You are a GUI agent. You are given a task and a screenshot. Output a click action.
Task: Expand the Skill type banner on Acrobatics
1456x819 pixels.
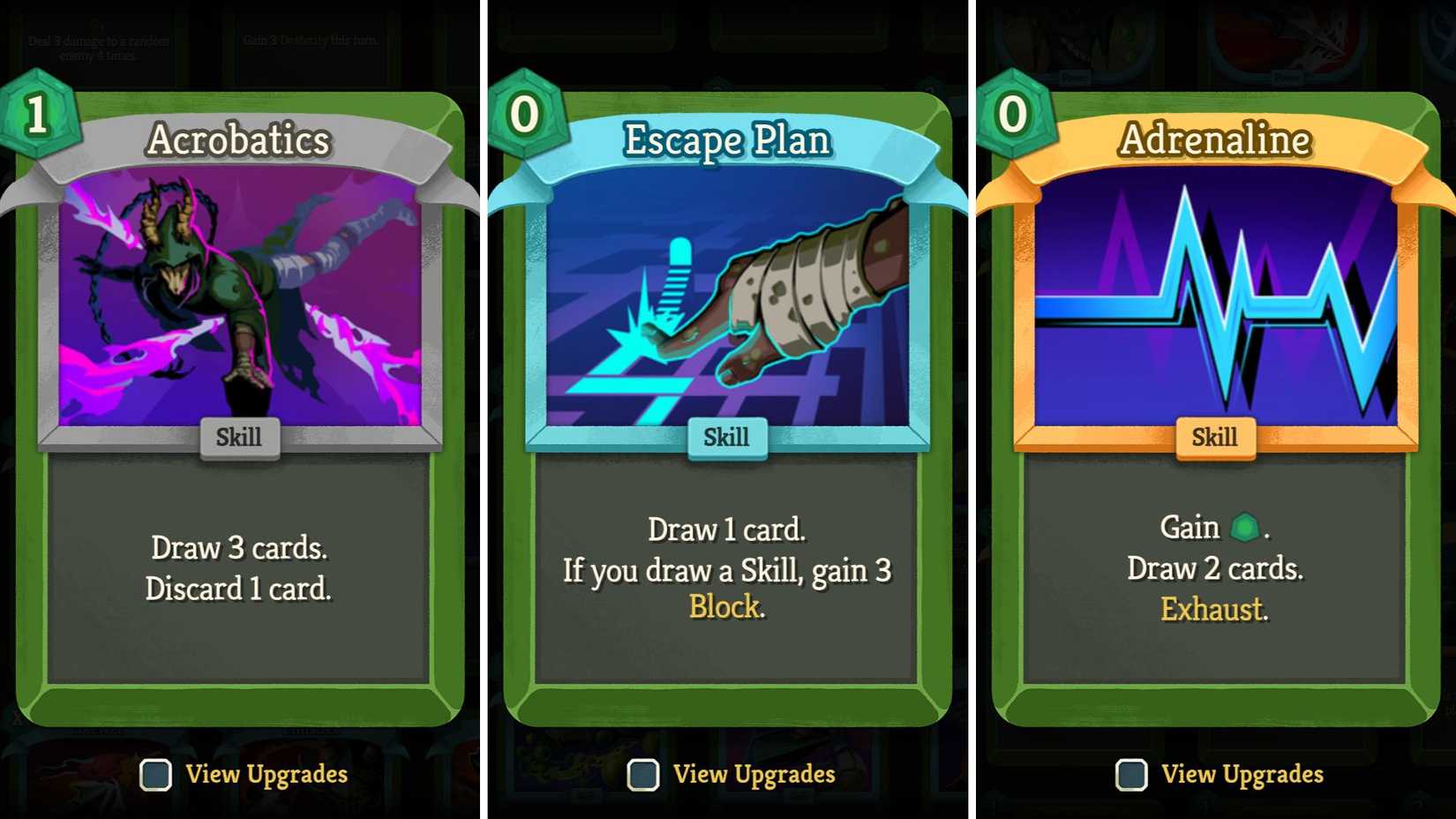point(239,436)
